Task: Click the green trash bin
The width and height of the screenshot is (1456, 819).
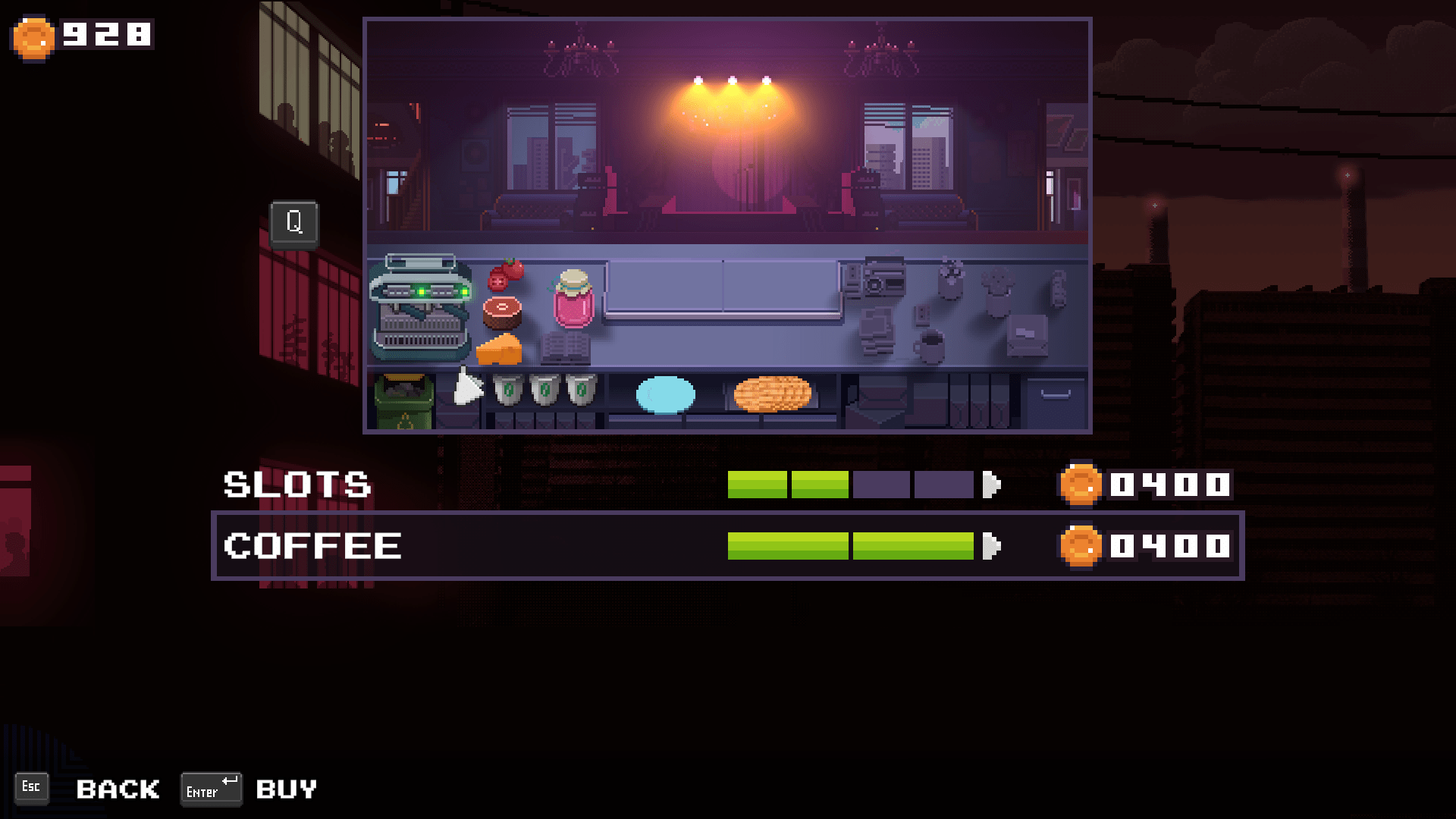Action: [403, 398]
